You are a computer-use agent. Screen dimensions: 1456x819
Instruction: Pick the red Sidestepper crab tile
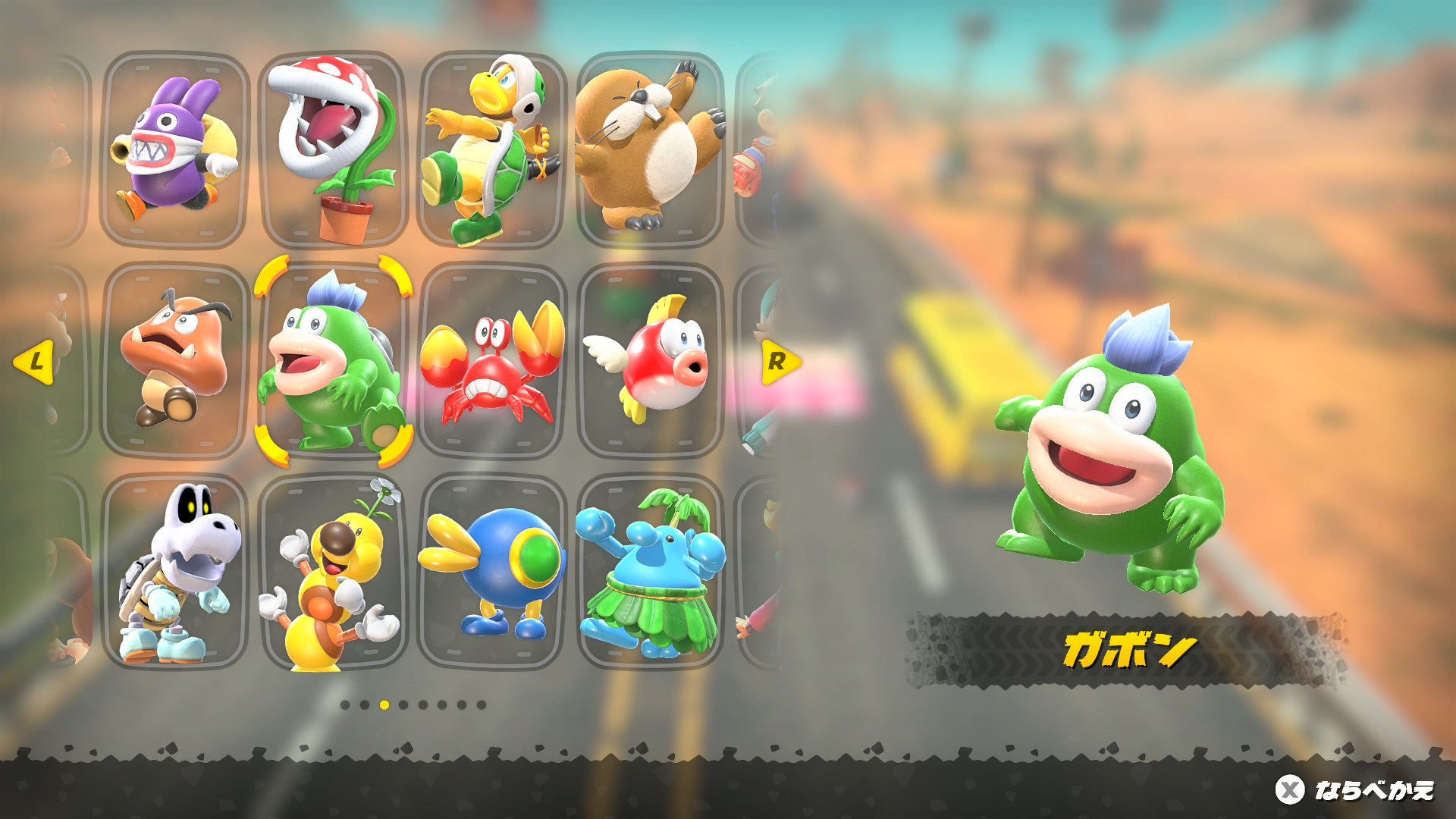click(x=492, y=361)
